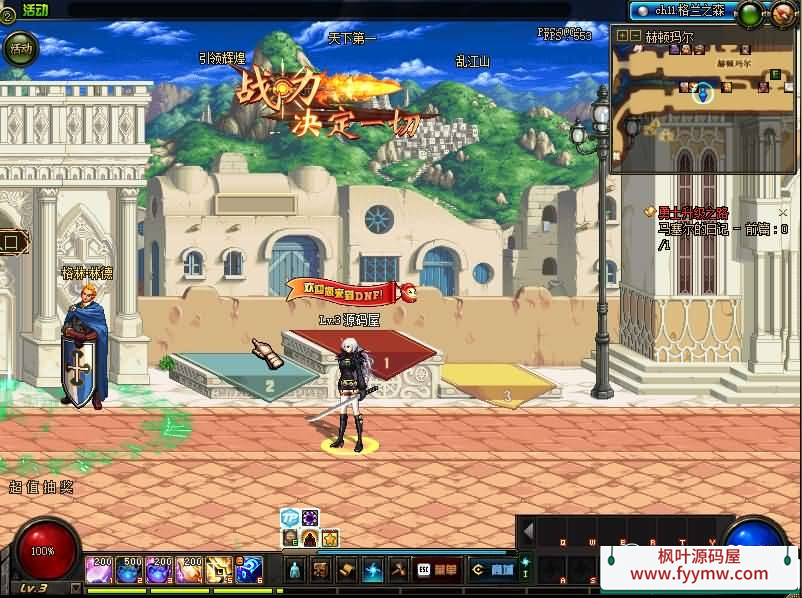Viewport: 802px width, 598px height.
Task: Zoom out the minimap with minus button
Action: point(634,35)
